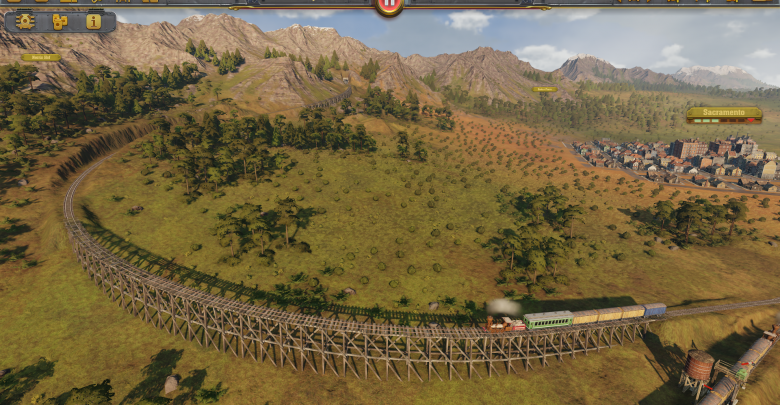
Task: Click the red pause button
Action: (389, 5)
